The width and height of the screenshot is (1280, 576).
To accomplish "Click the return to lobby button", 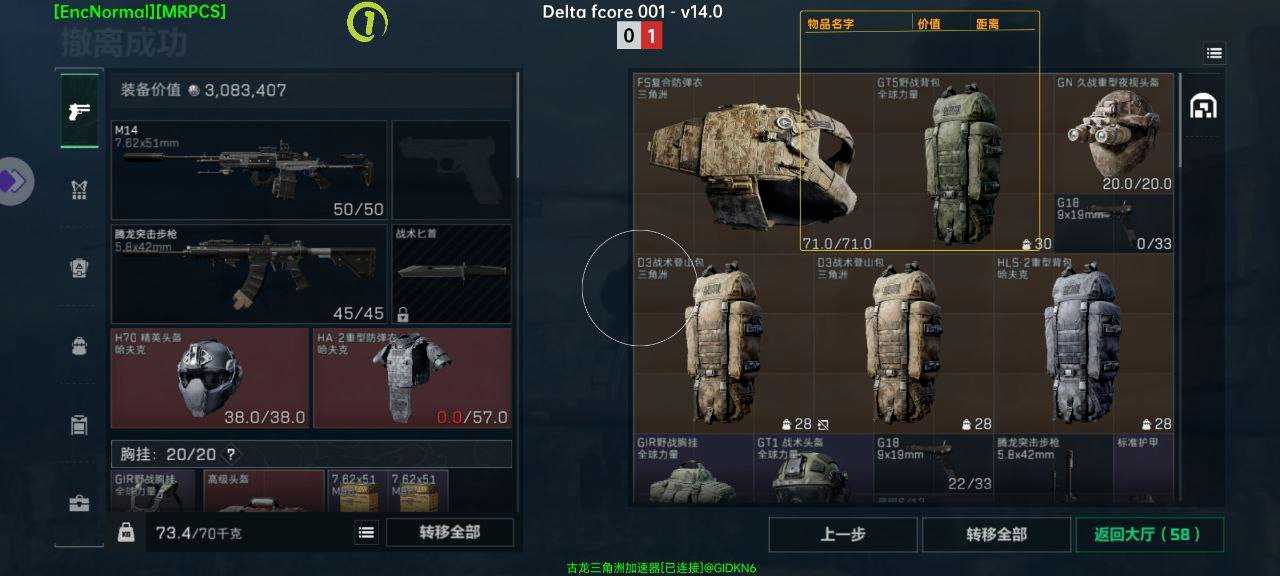I will pyautogui.click(x=1149, y=534).
